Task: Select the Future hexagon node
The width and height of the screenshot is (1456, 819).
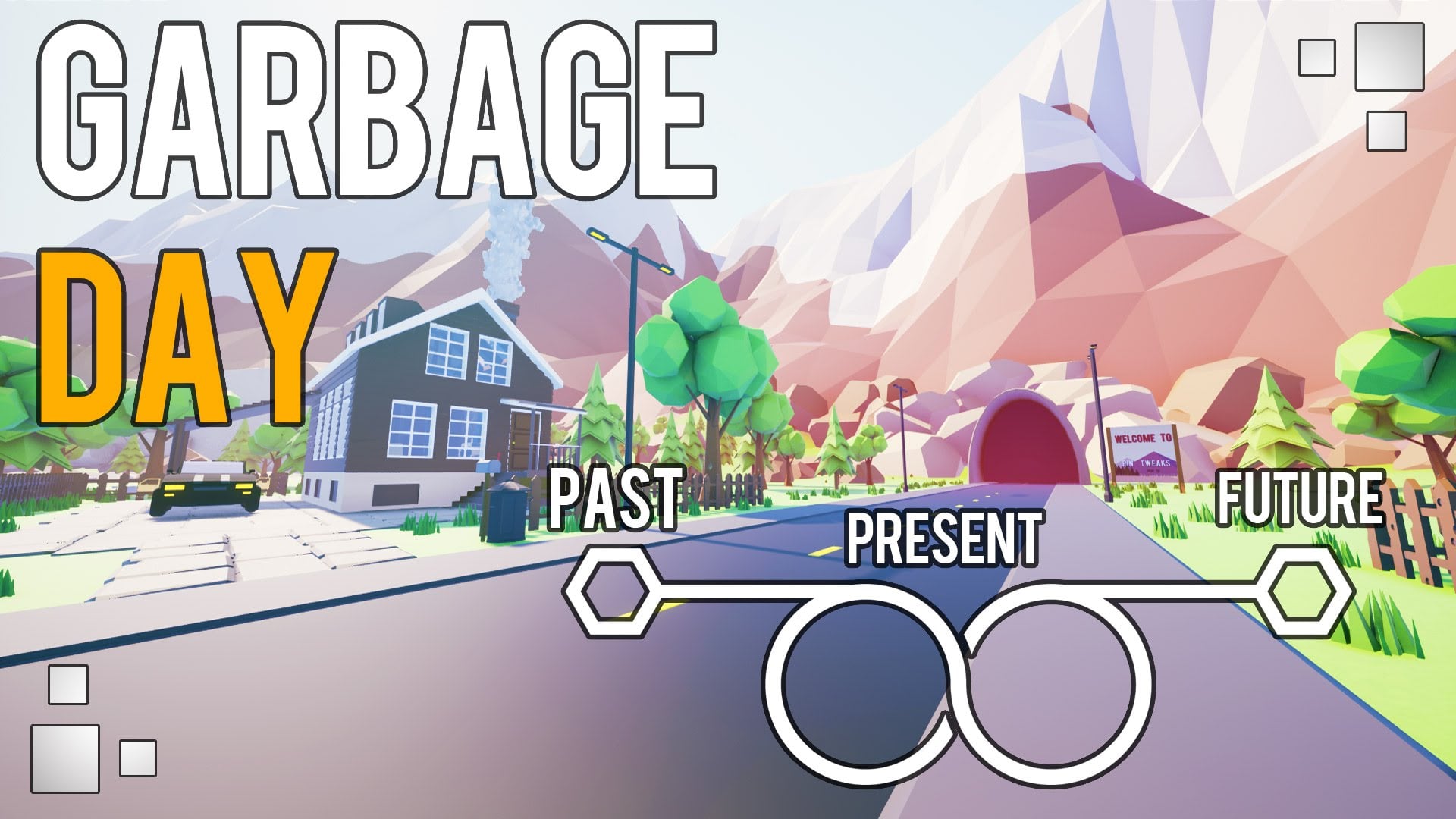Action: [1301, 591]
